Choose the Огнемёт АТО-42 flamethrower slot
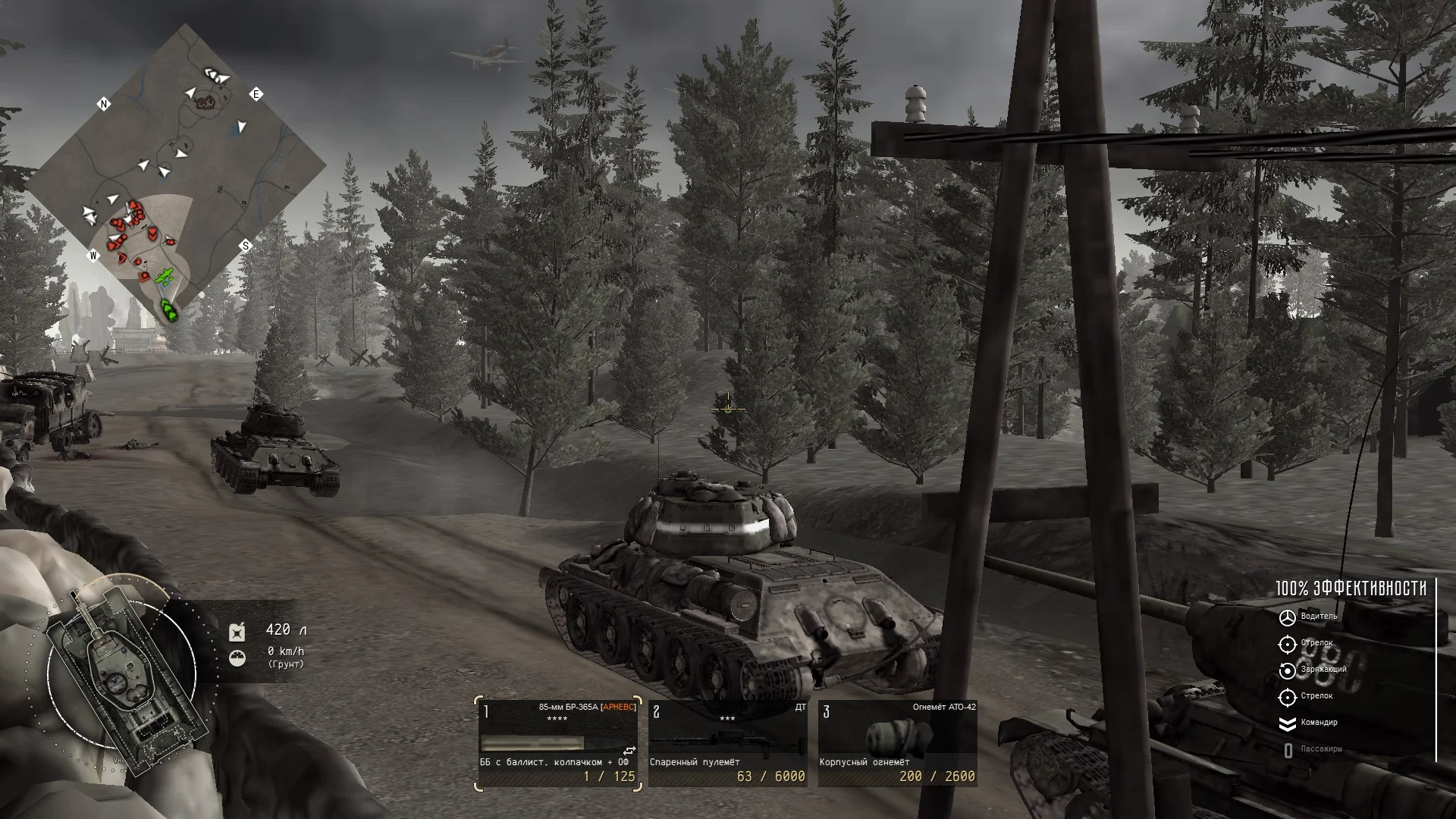 click(897, 743)
